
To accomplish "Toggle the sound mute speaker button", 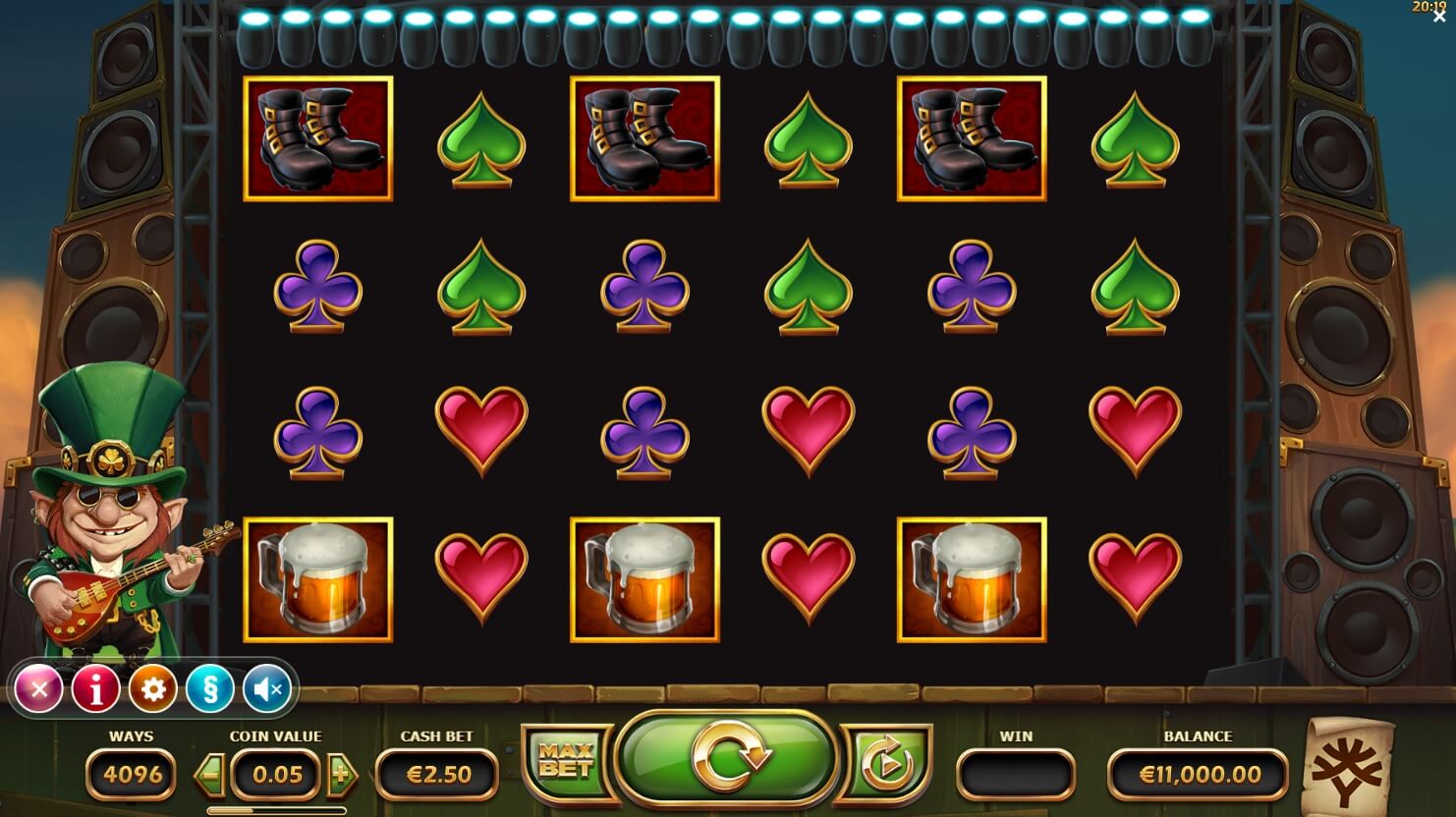I will pos(266,689).
